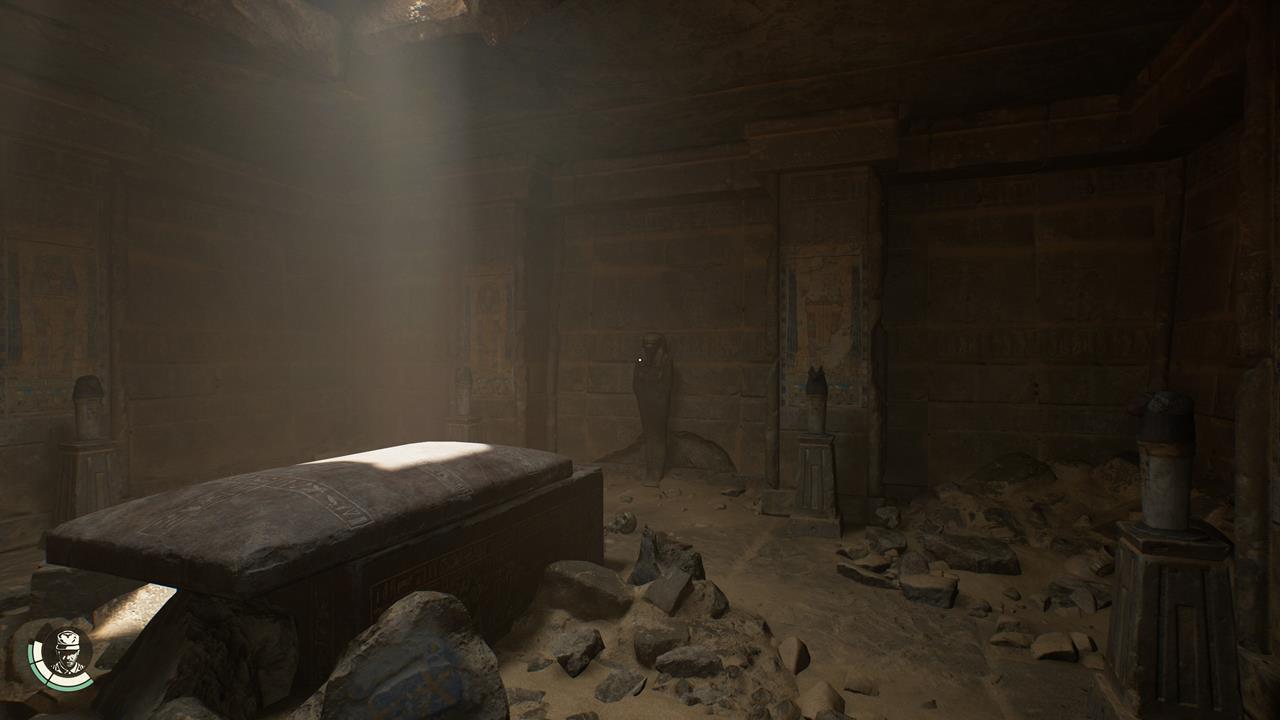Select the white interaction marker on the statue
This screenshot has width=1280, height=720.
coord(640,360)
